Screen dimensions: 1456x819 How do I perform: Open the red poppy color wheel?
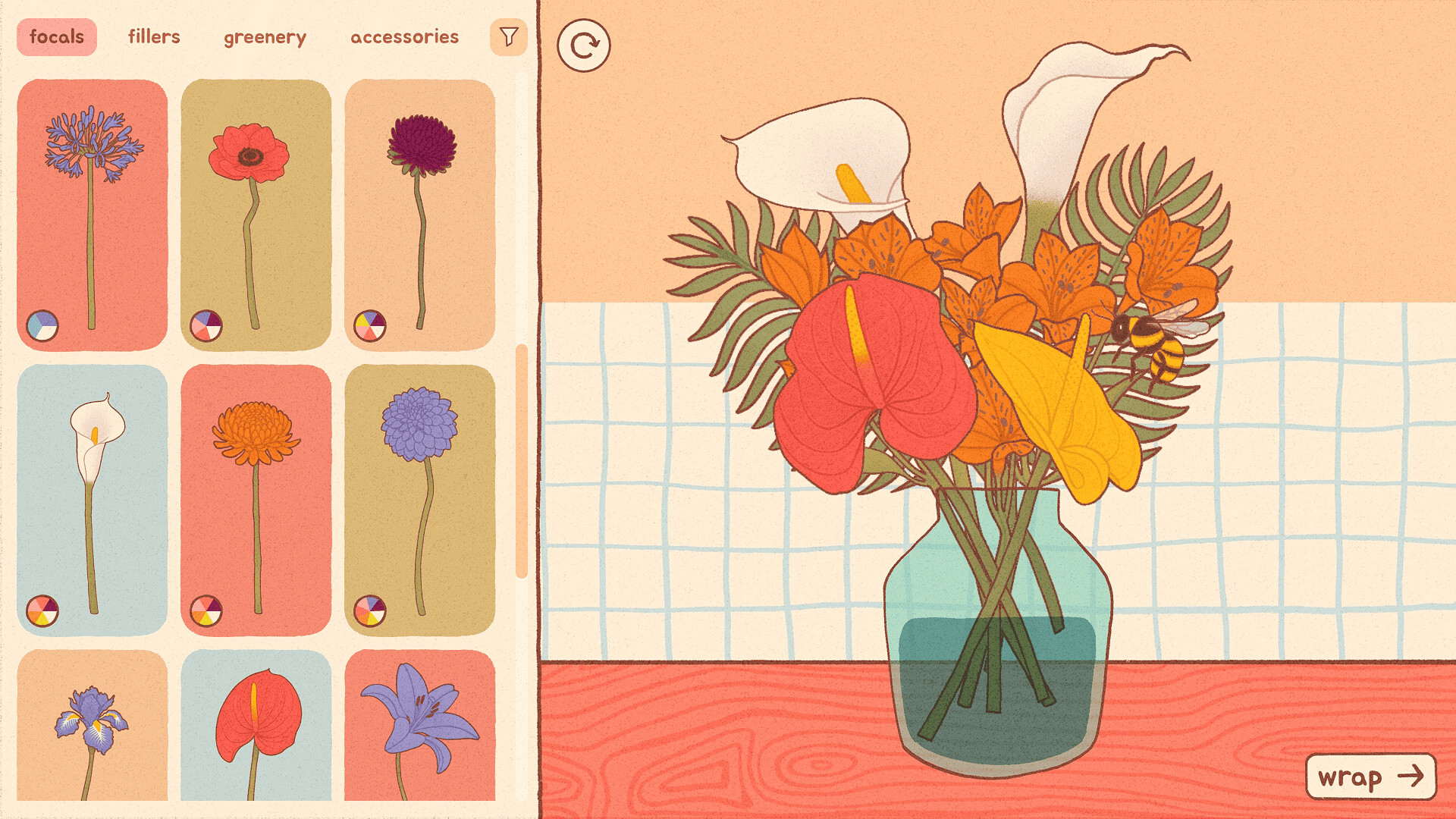pos(208,326)
